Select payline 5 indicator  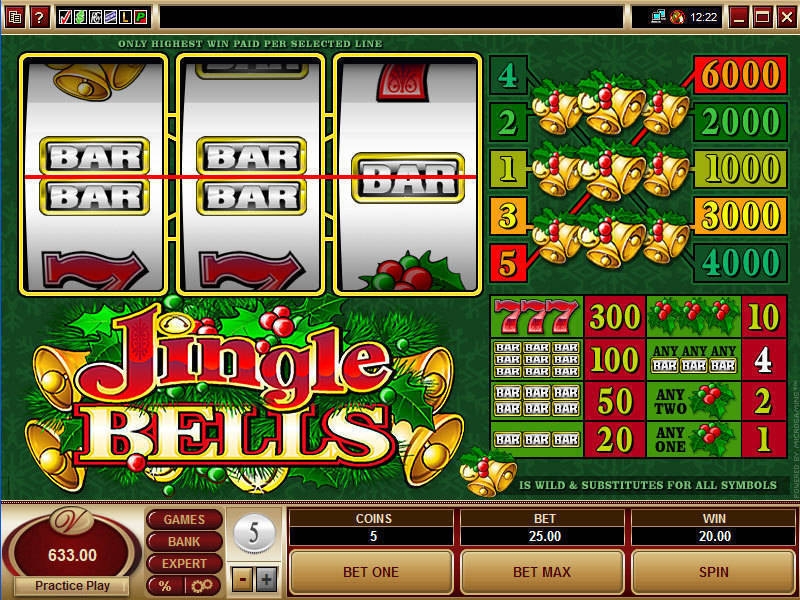508,264
